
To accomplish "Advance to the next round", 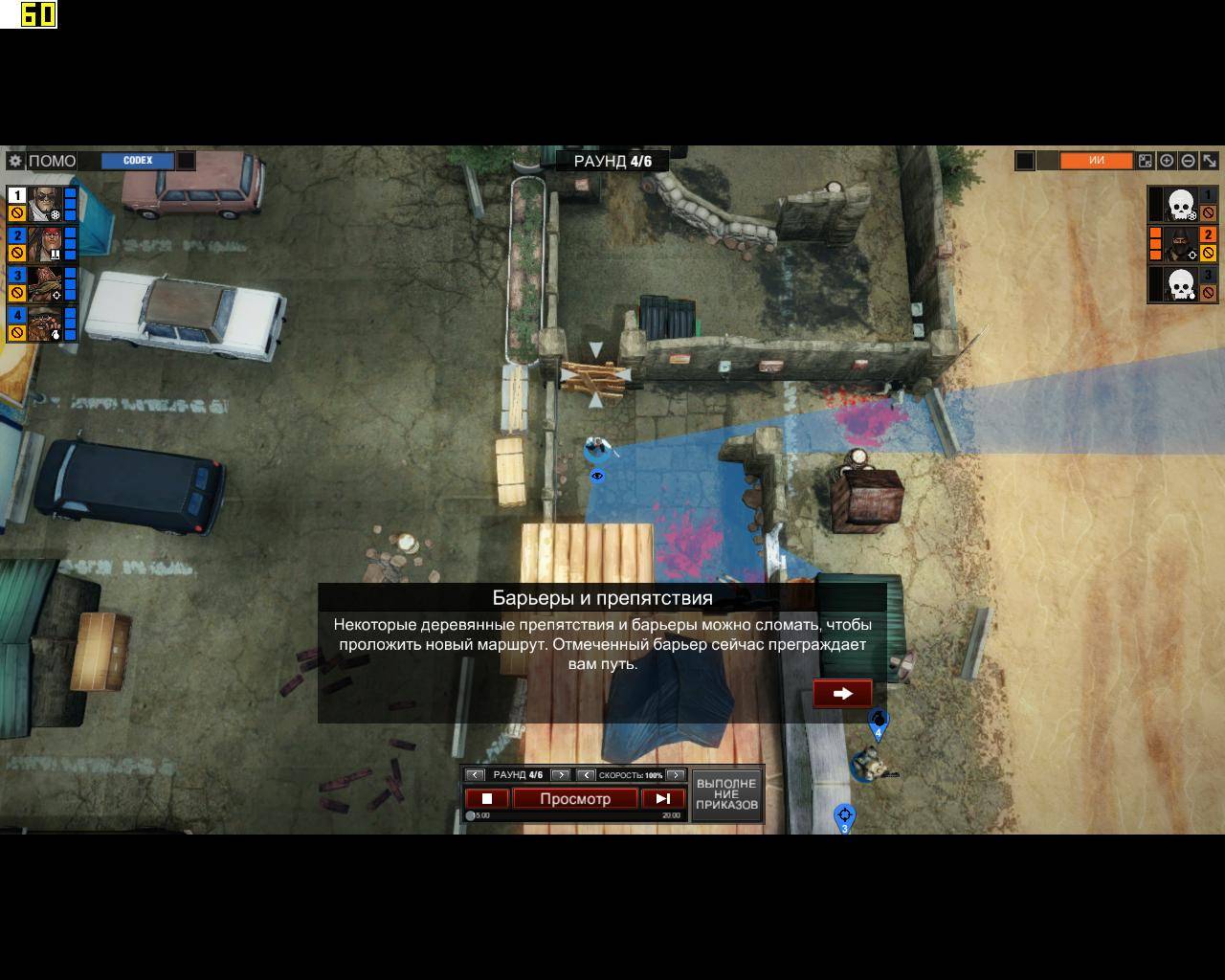I will point(561,774).
